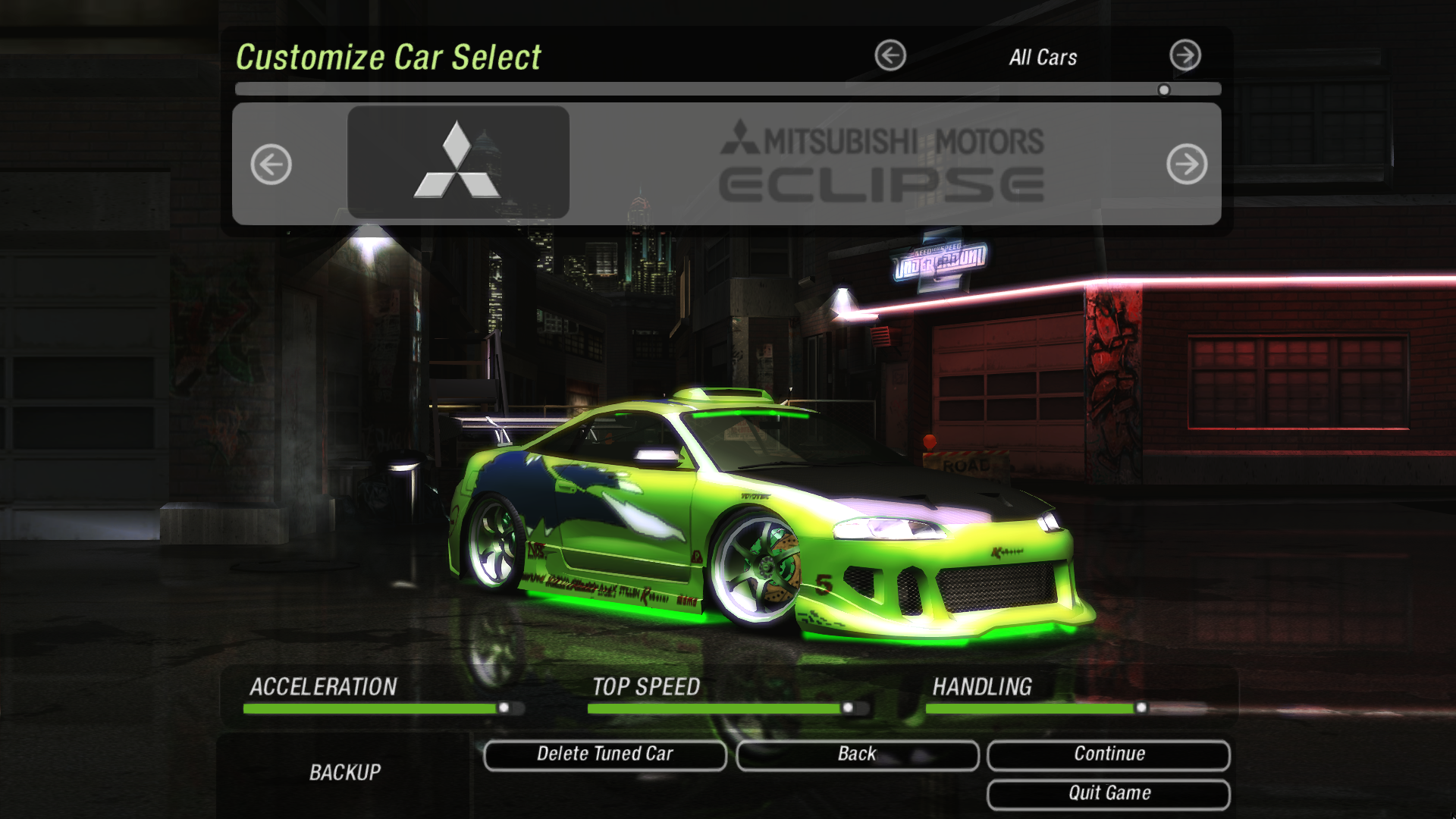The width and height of the screenshot is (1456, 819).
Task: Show the previous car in the list
Action: coord(271,164)
